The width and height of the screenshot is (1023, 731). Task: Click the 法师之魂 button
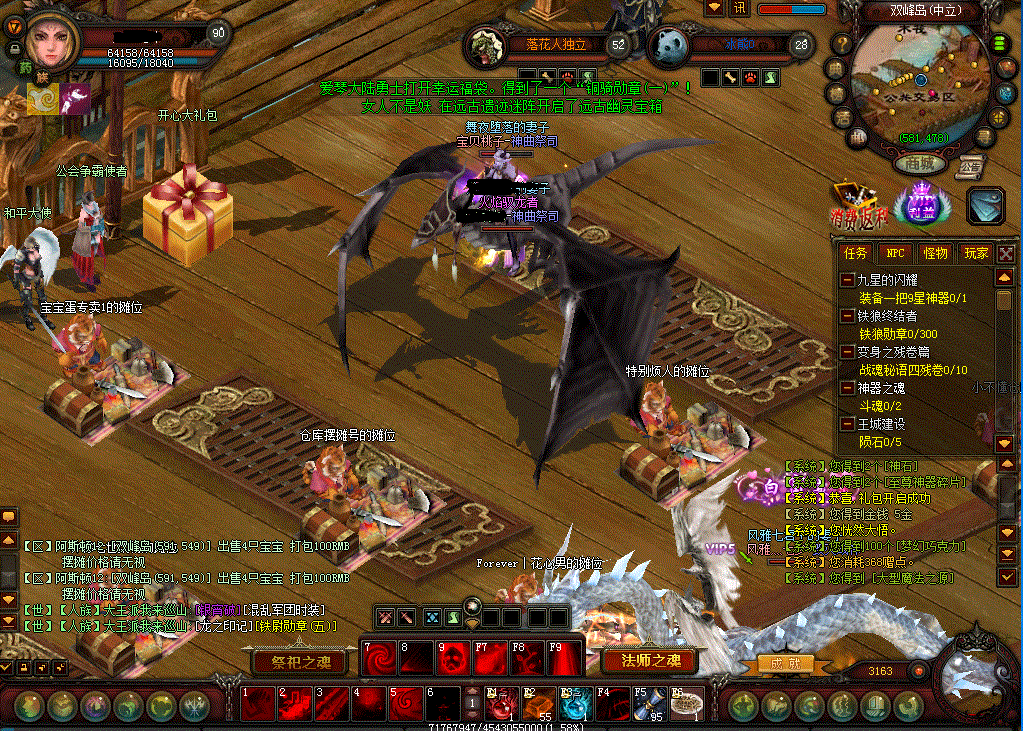point(650,660)
